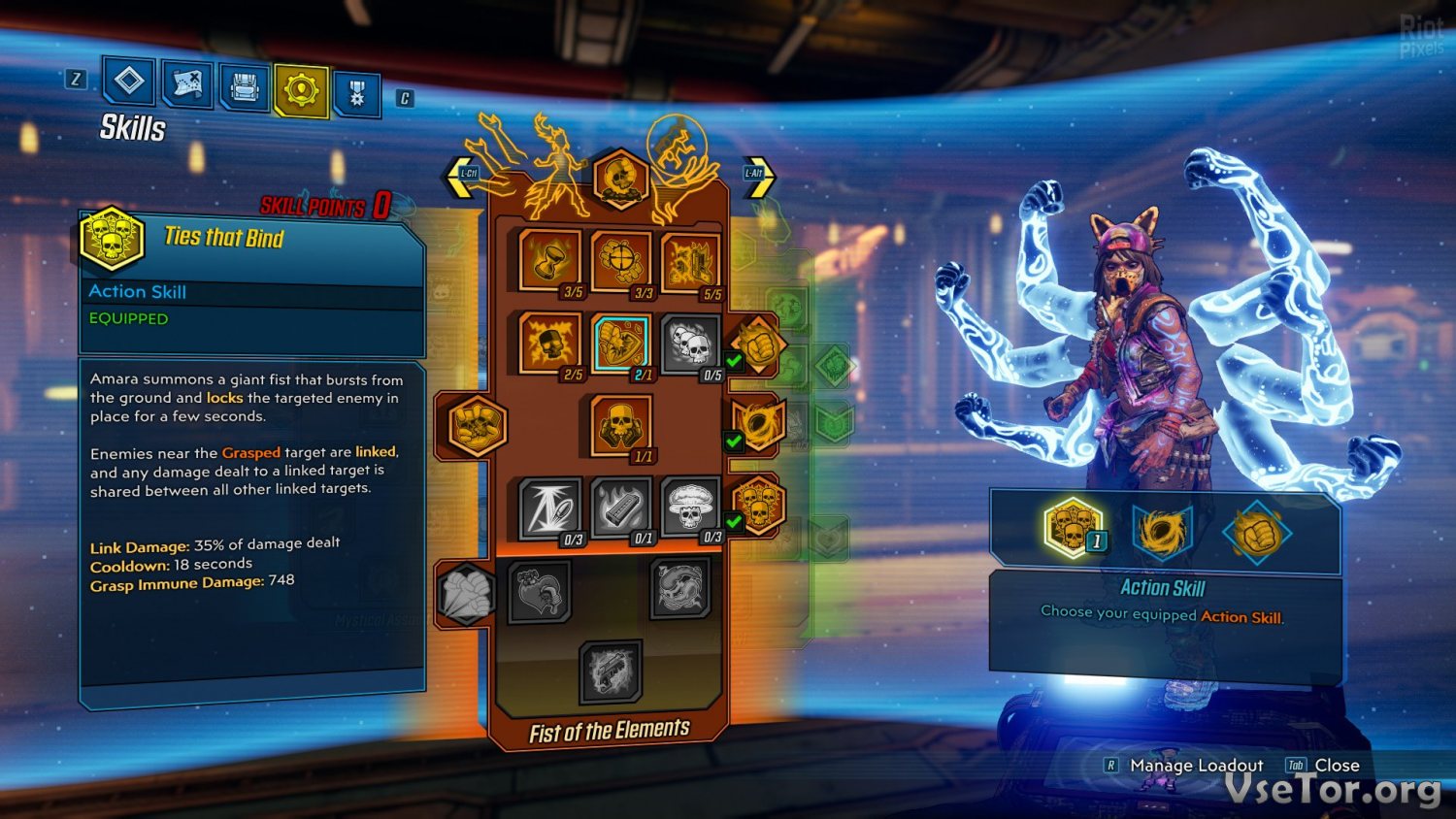
Task: Choose the skill showing 5/5 points
Action: click(690, 262)
